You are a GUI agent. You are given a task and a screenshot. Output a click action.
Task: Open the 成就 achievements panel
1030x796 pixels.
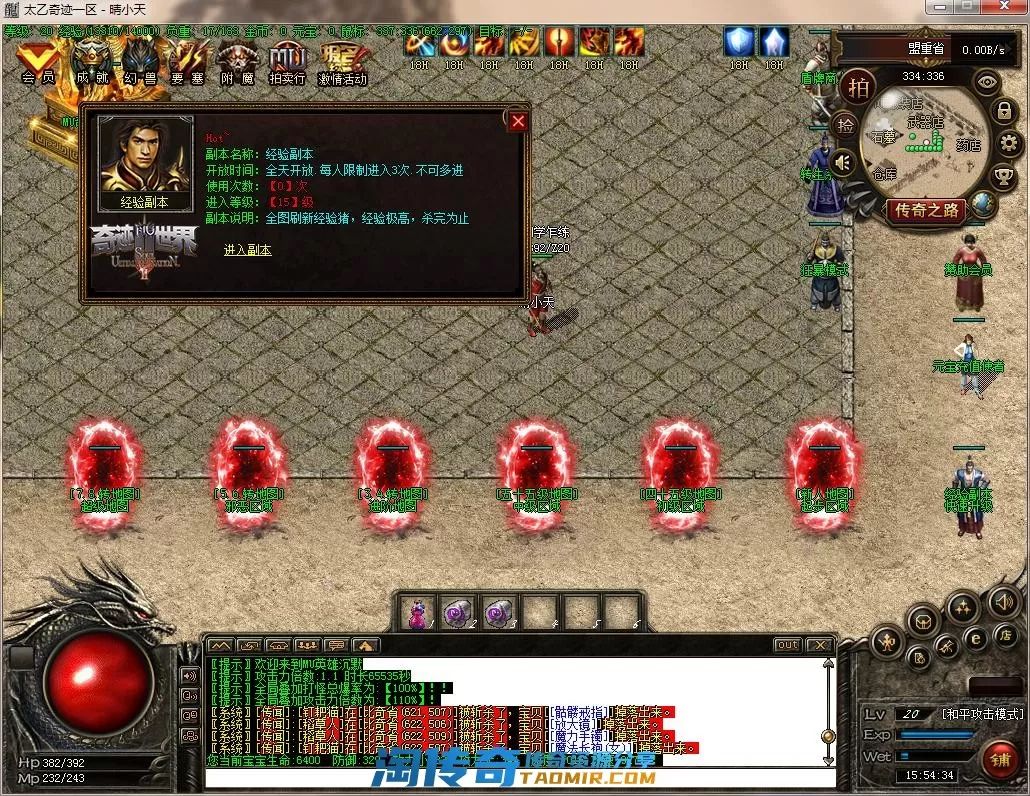coord(92,62)
